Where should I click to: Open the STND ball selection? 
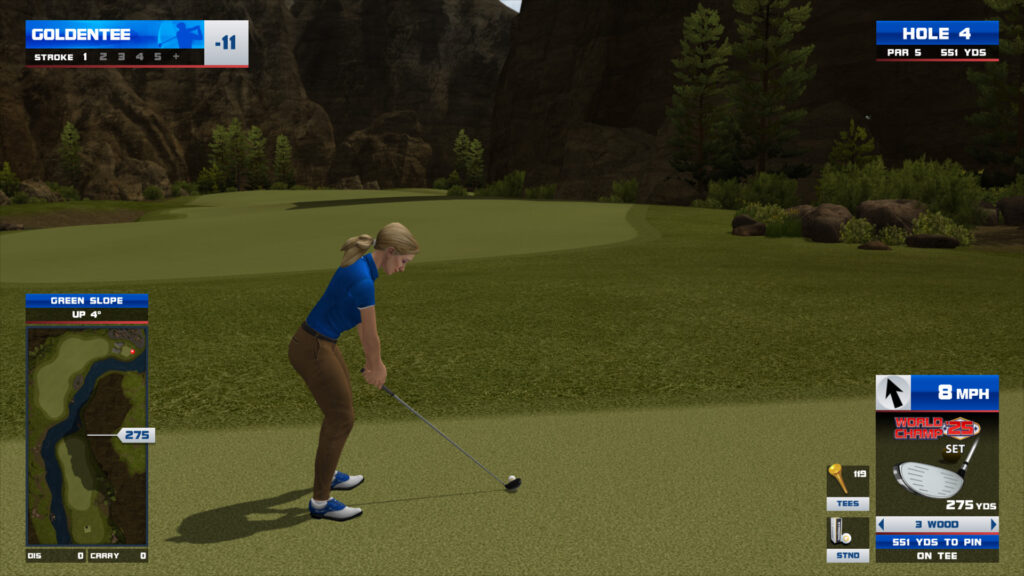coord(847,538)
